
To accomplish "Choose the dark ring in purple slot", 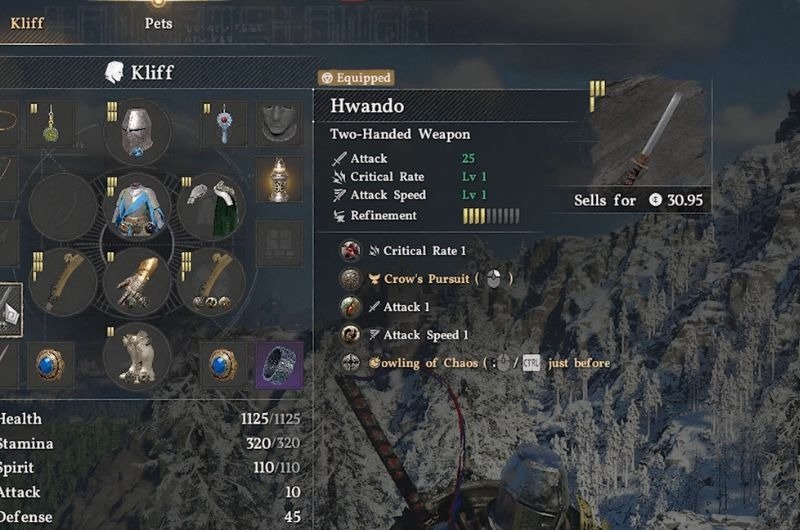I will coord(279,364).
